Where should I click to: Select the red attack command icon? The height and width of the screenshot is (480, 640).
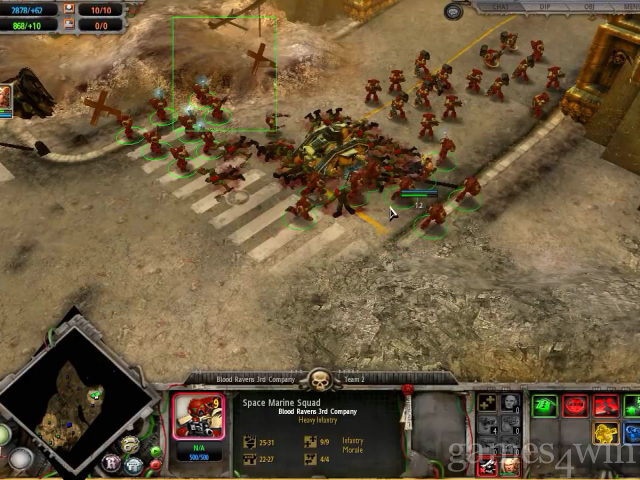point(605,405)
